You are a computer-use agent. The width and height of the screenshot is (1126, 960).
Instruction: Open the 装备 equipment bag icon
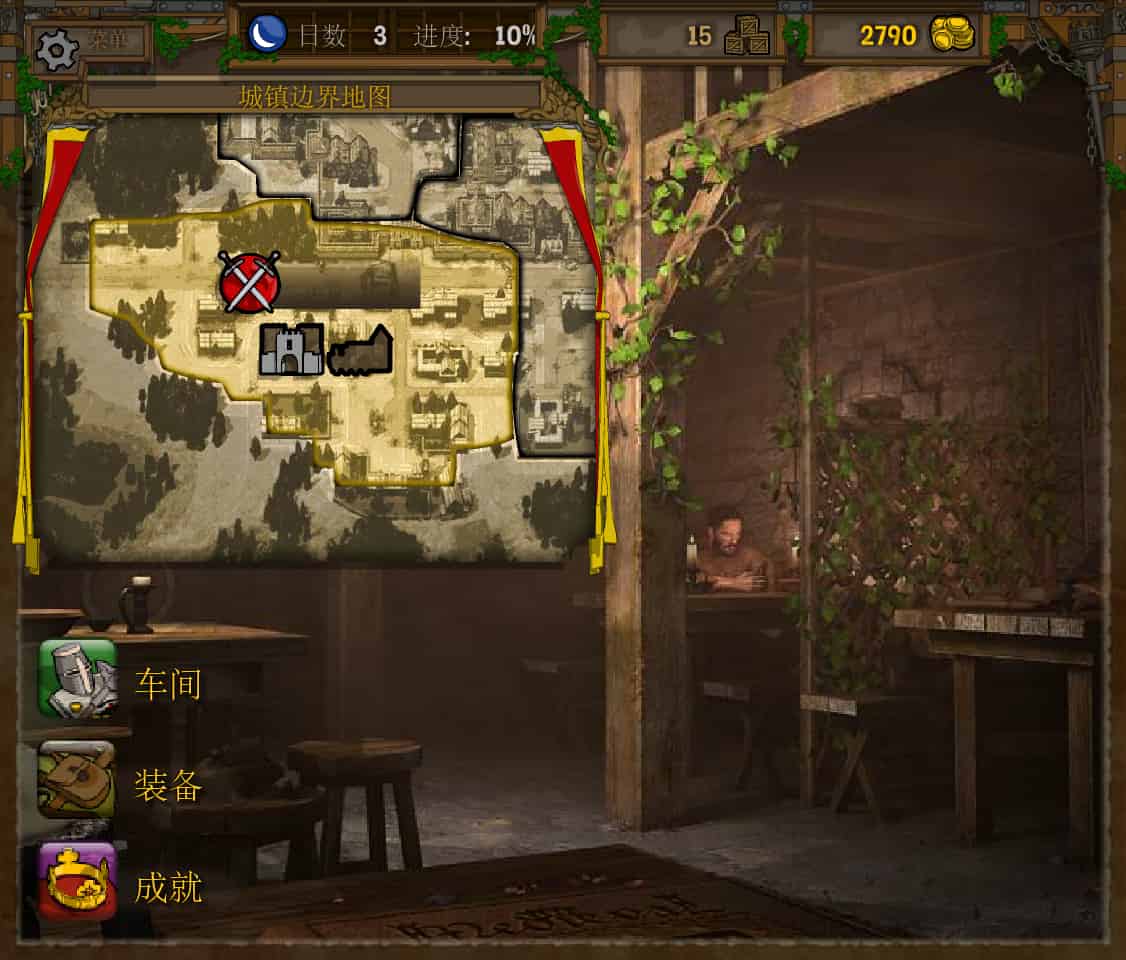click(77, 779)
